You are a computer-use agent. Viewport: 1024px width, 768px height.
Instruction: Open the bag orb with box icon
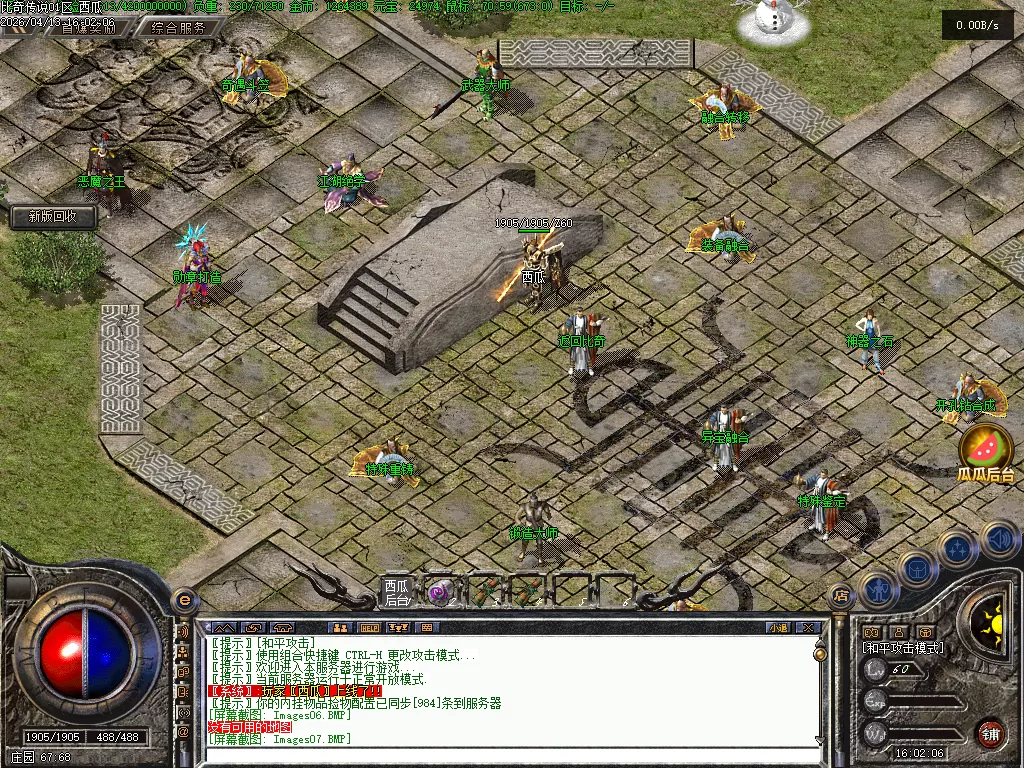pyautogui.click(x=916, y=570)
